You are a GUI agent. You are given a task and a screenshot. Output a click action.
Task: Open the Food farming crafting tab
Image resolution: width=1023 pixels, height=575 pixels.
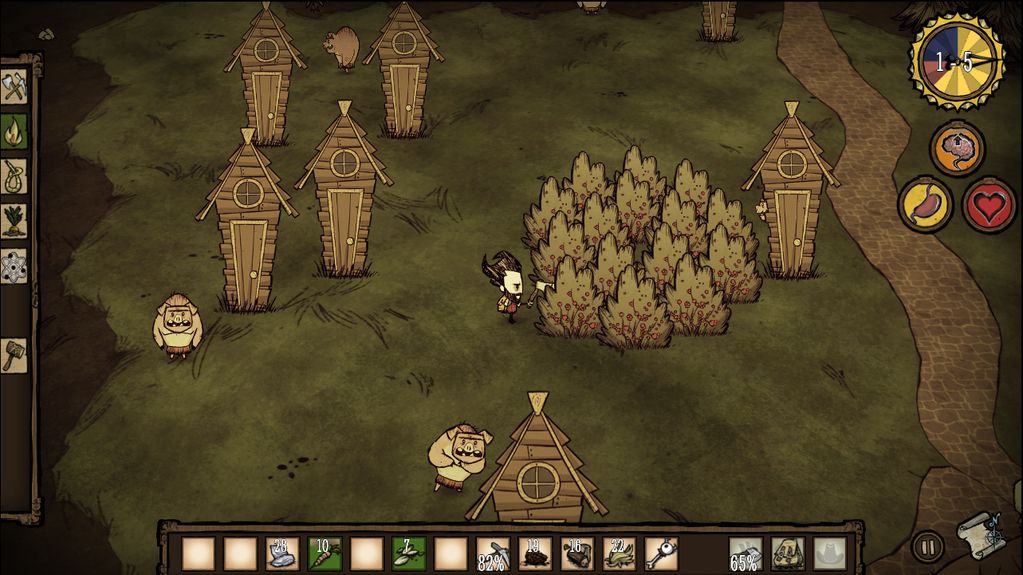tap(14, 220)
